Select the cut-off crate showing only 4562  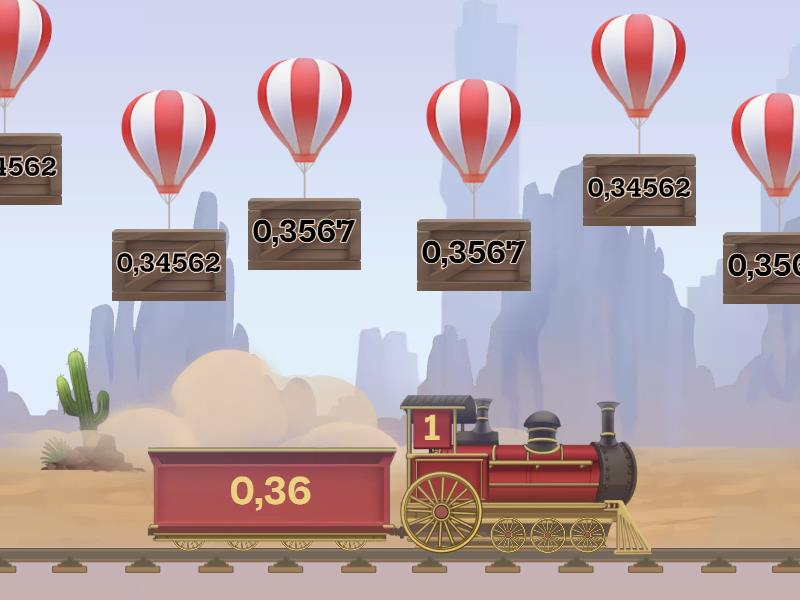pyautogui.click(x=29, y=168)
